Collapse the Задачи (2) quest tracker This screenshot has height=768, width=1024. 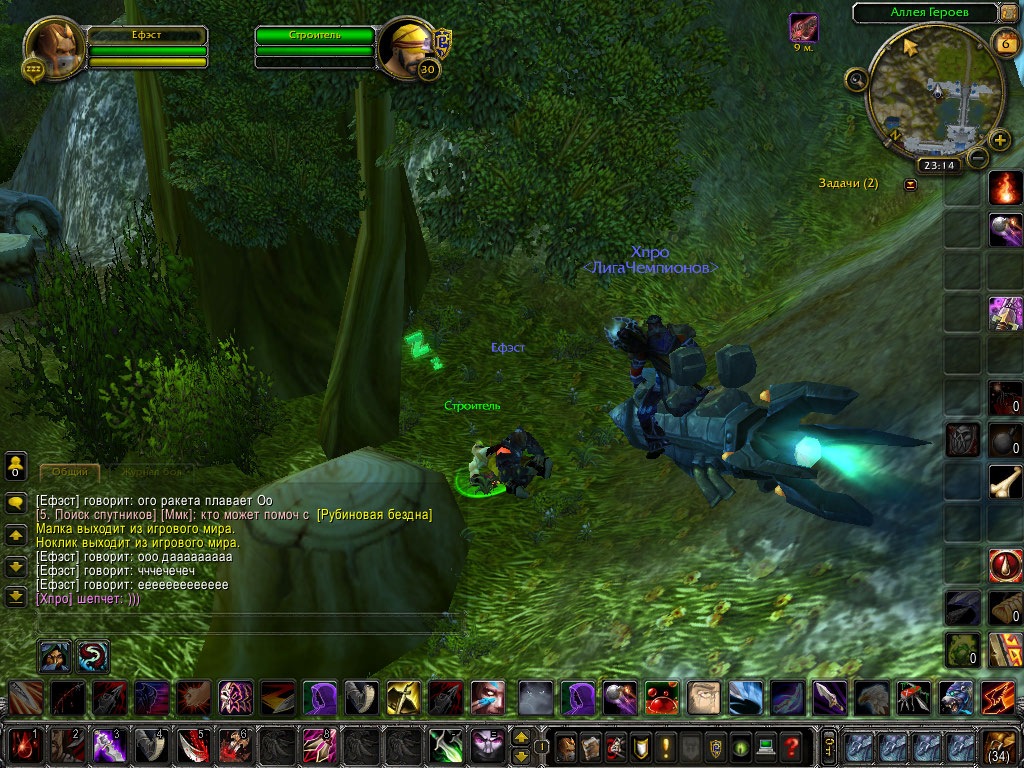point(910,184)
